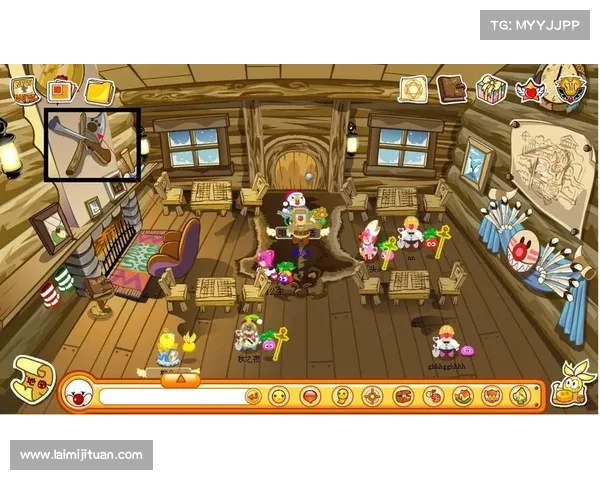Open the hexagram star scroll

point(413,89)
